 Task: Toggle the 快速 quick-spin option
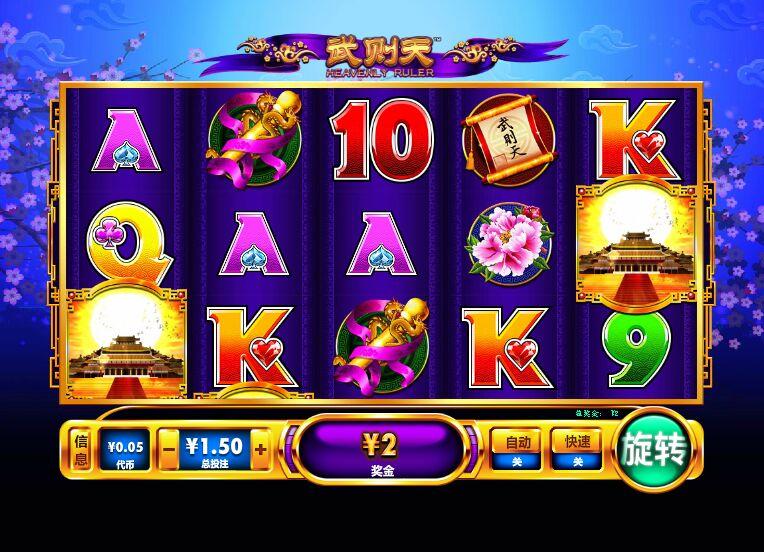[577, 449]
